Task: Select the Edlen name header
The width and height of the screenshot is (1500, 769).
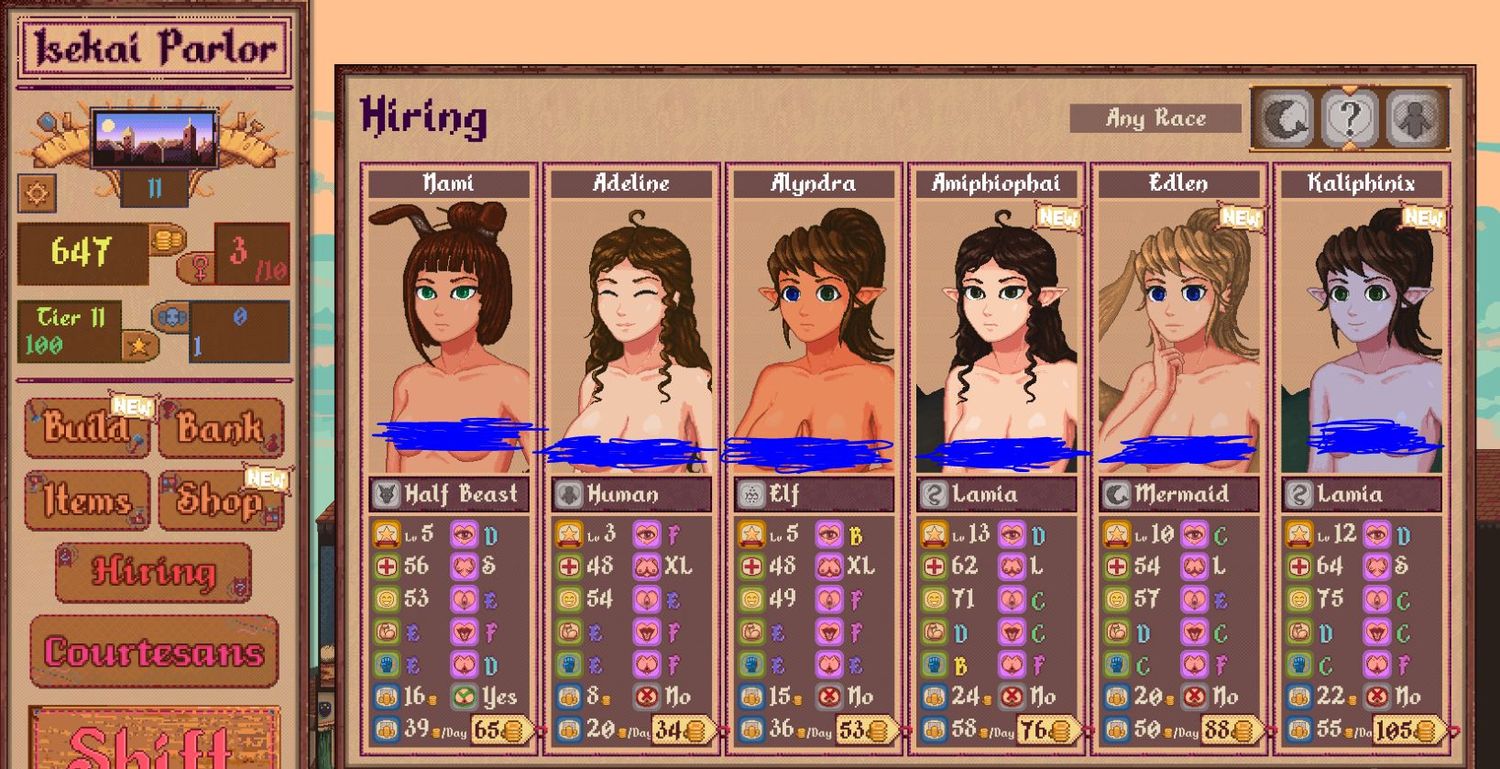Action: pos(1179,183)
